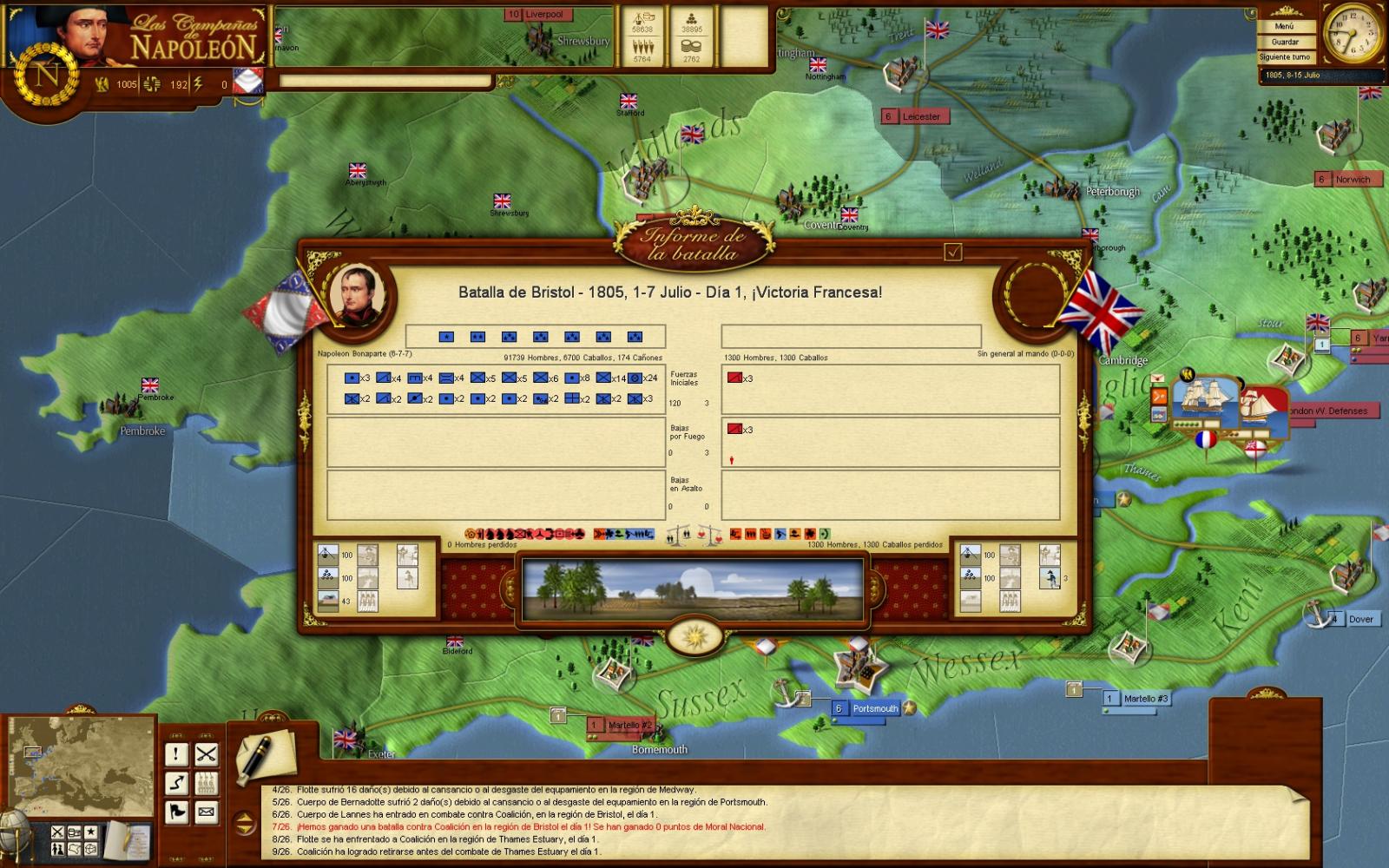This screenshot has height=868, width=1389.
Task: Open the exclamation mark message filter
Action: pyautogui.click(x=176, y=754)
